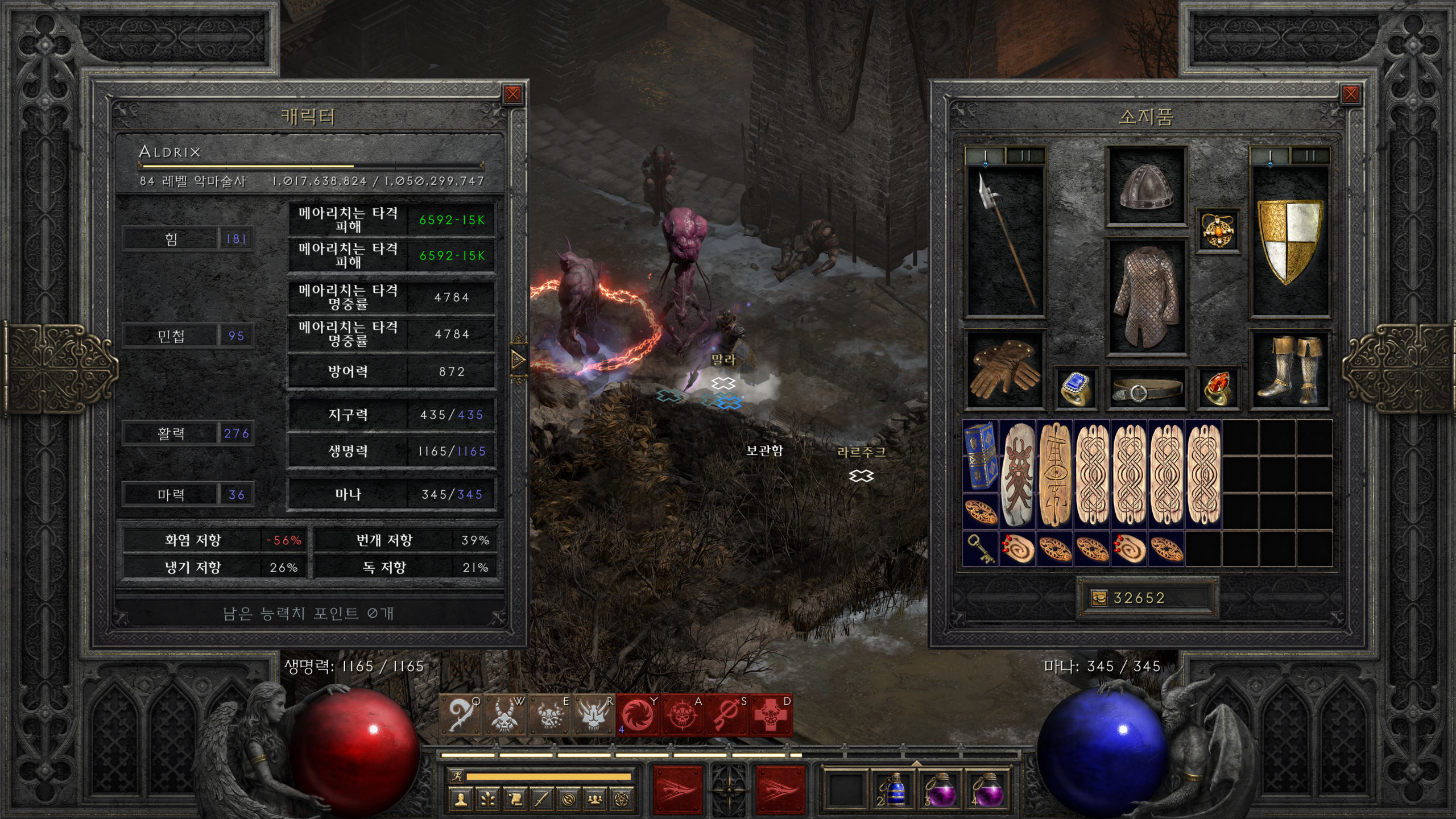Select the equipped boots slot
The height and width of the screenshot is (819, 1456).
coord(1290,370)
